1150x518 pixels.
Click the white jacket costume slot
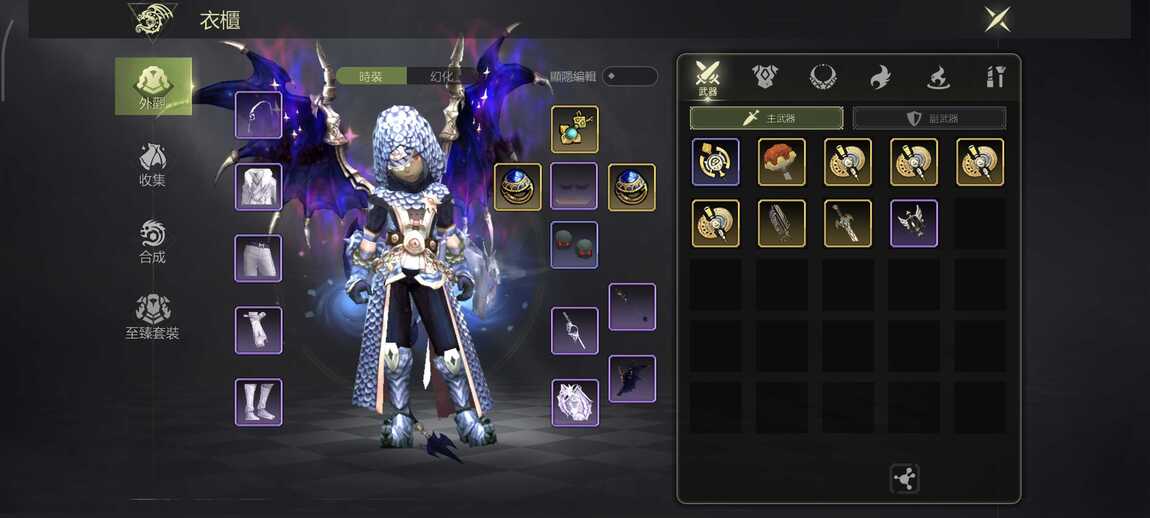258,187
